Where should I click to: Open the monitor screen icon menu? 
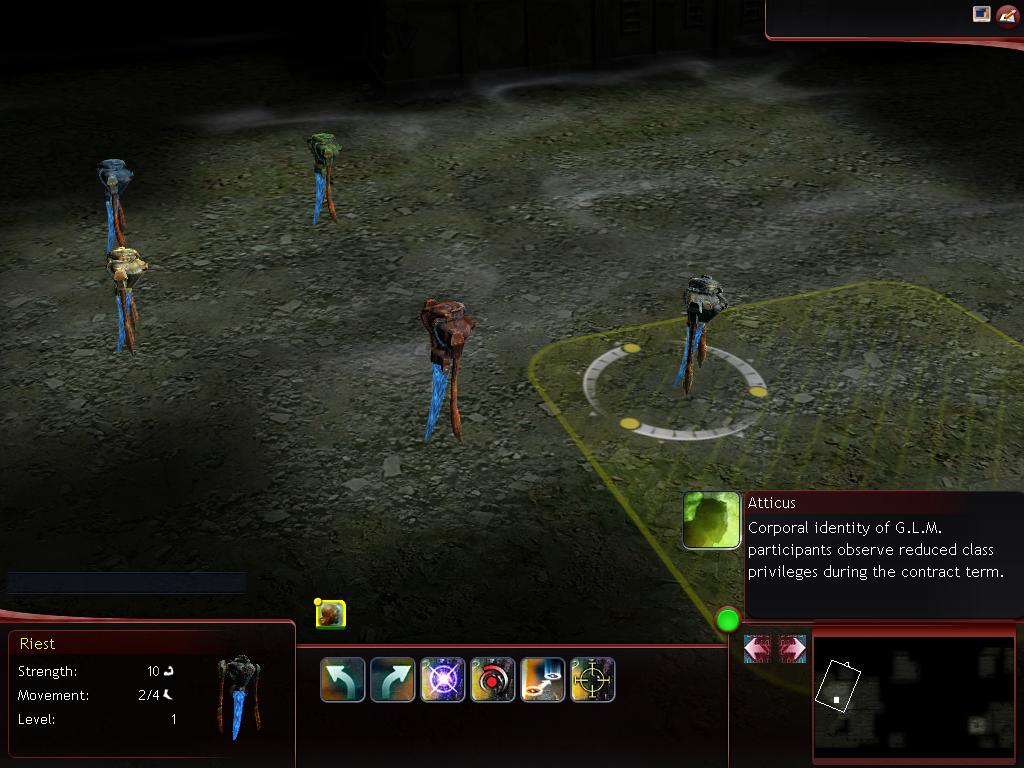[981, 15]
